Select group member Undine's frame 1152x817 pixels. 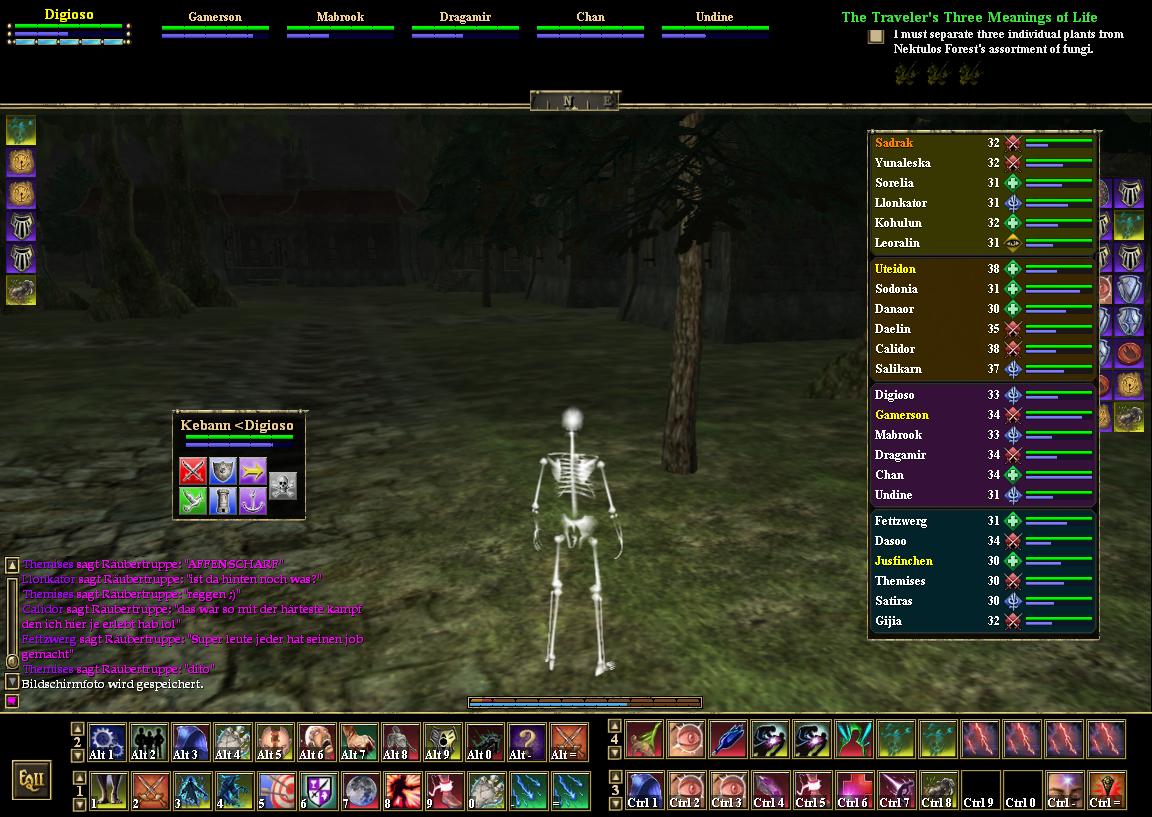tap(714, 24)
